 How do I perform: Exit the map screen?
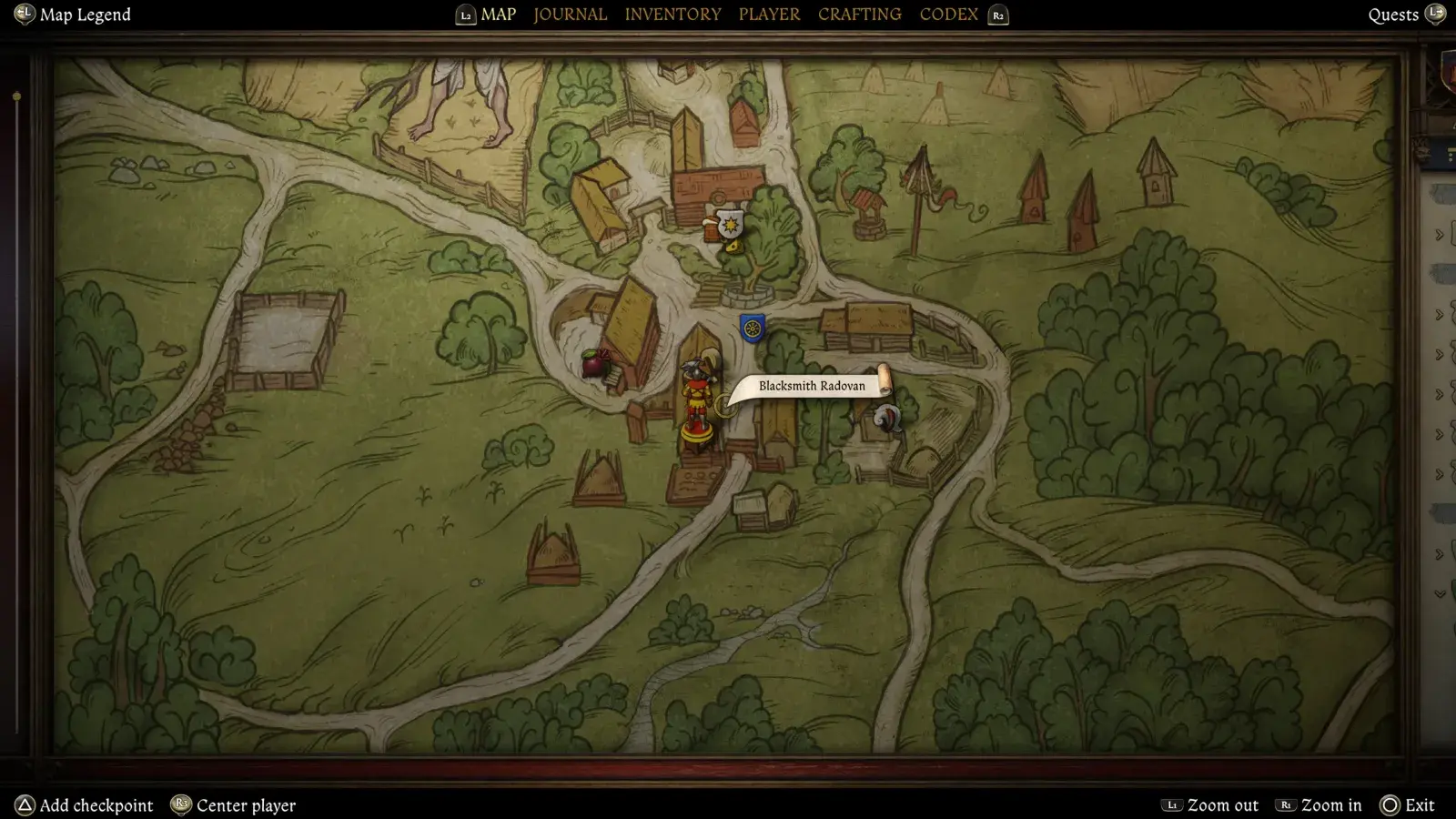[x=1418, y=805]
